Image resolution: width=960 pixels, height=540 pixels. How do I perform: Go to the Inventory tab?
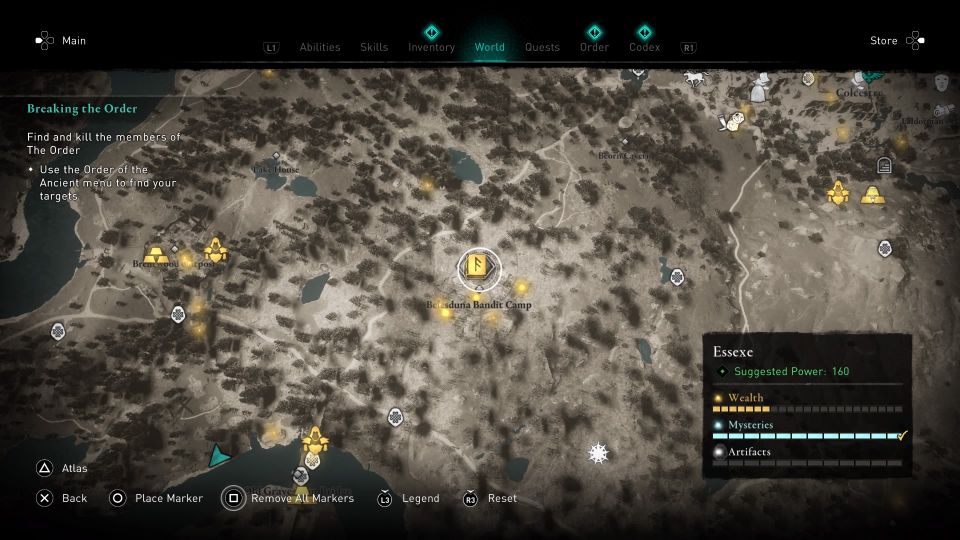pyautogui.click(x=431, y=47)
